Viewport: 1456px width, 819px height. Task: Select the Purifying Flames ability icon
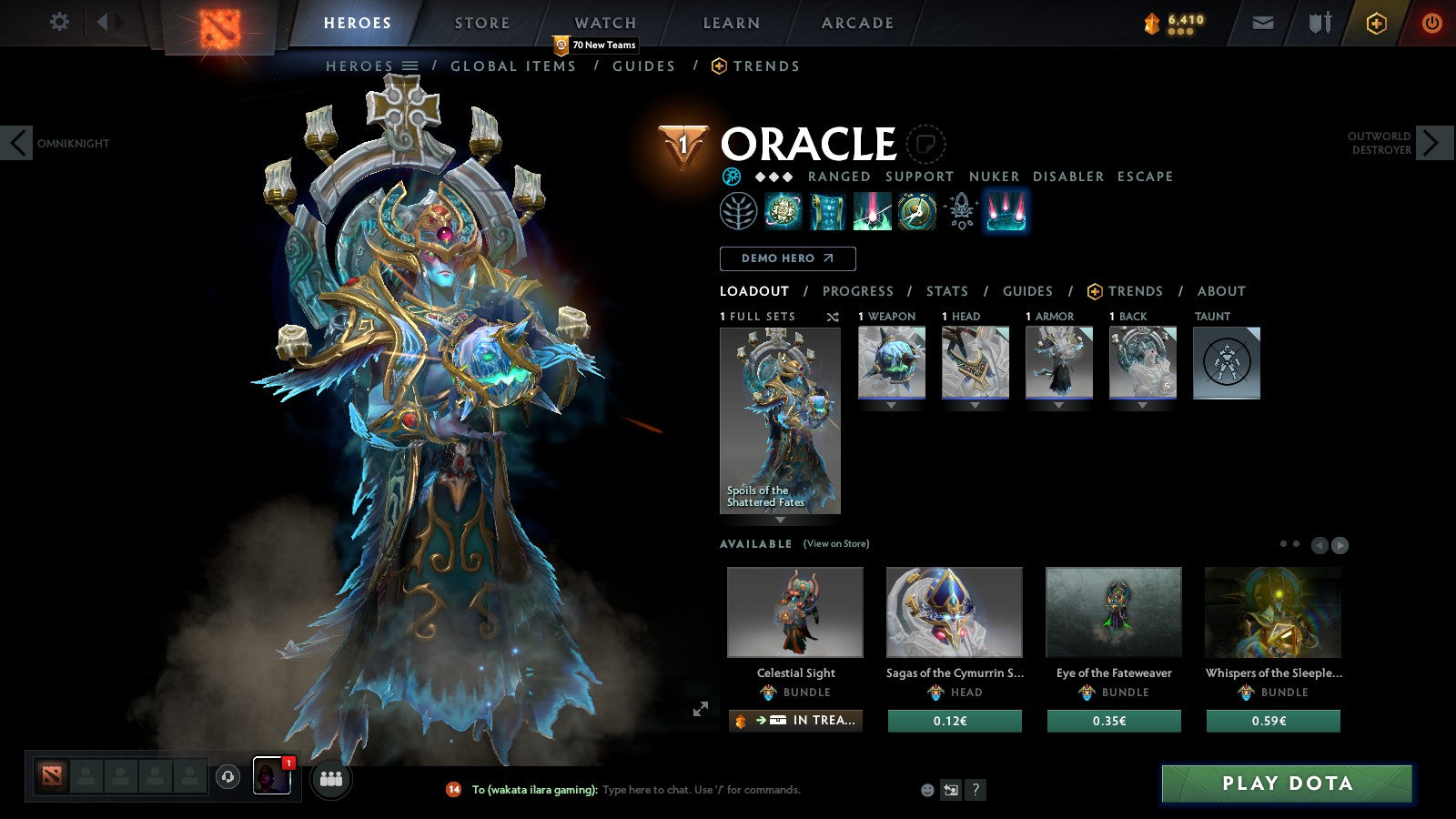click(872, 209)
